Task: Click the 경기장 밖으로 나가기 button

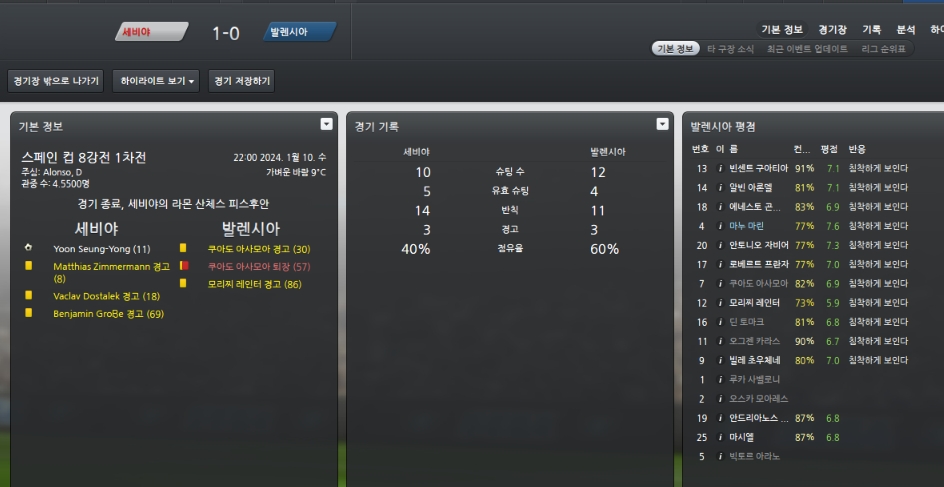Action: click(55, 81)
